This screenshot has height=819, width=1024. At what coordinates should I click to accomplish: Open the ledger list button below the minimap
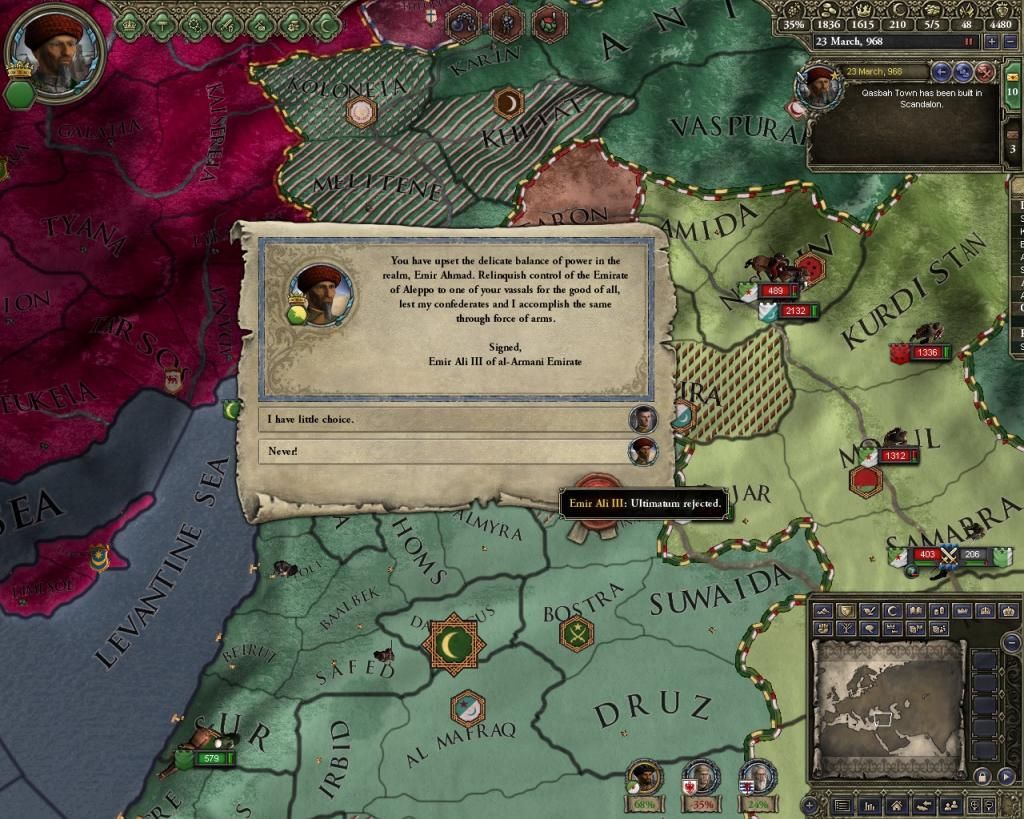pyautogui.click(x=842, y=805)
